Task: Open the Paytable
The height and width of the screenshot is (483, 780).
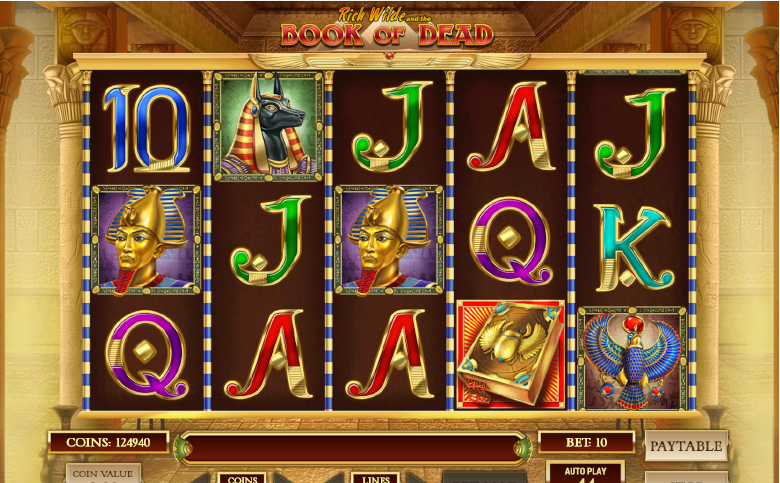Action: 686,446
